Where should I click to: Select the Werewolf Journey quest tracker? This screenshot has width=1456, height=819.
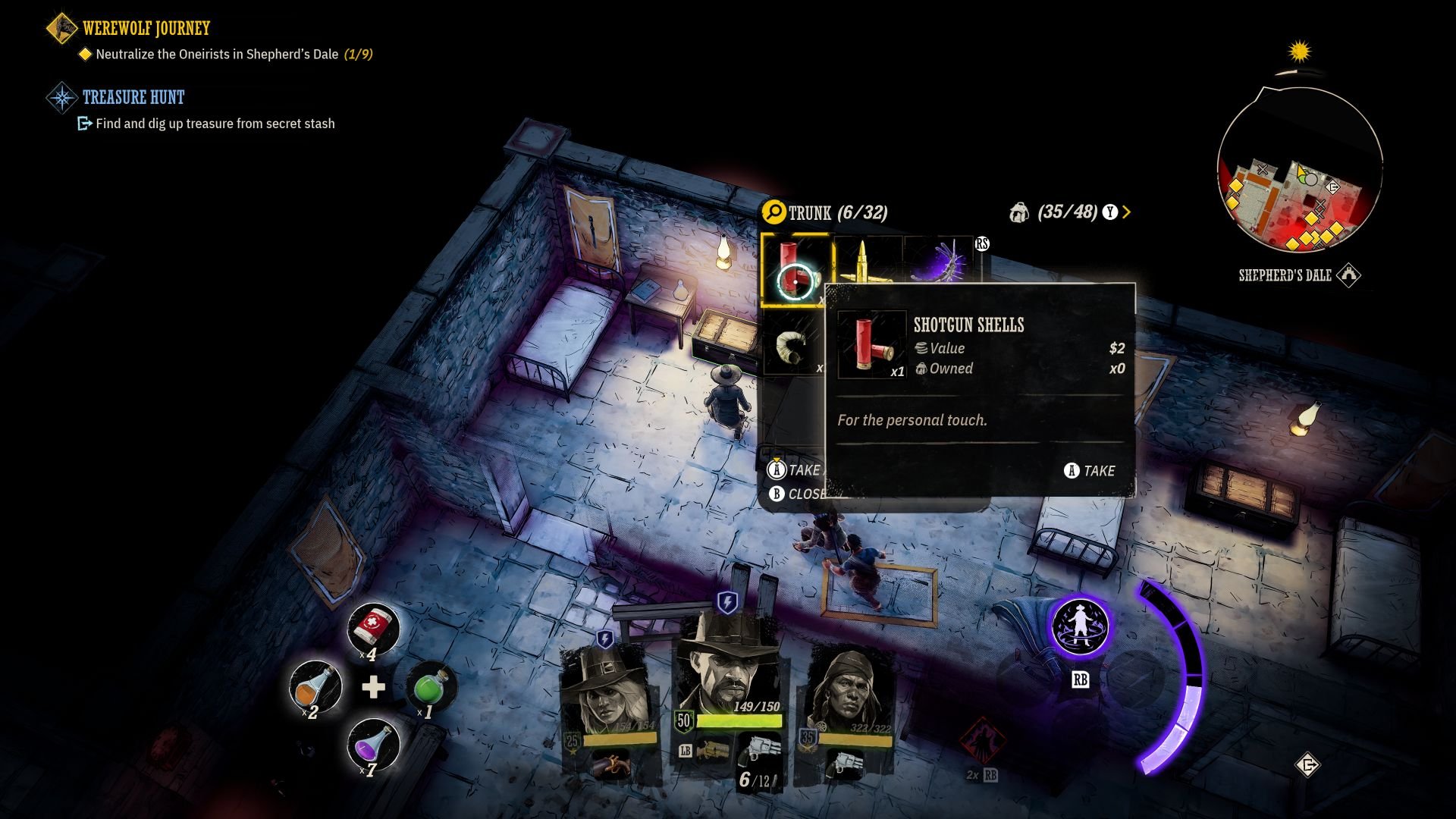[146, 29]
